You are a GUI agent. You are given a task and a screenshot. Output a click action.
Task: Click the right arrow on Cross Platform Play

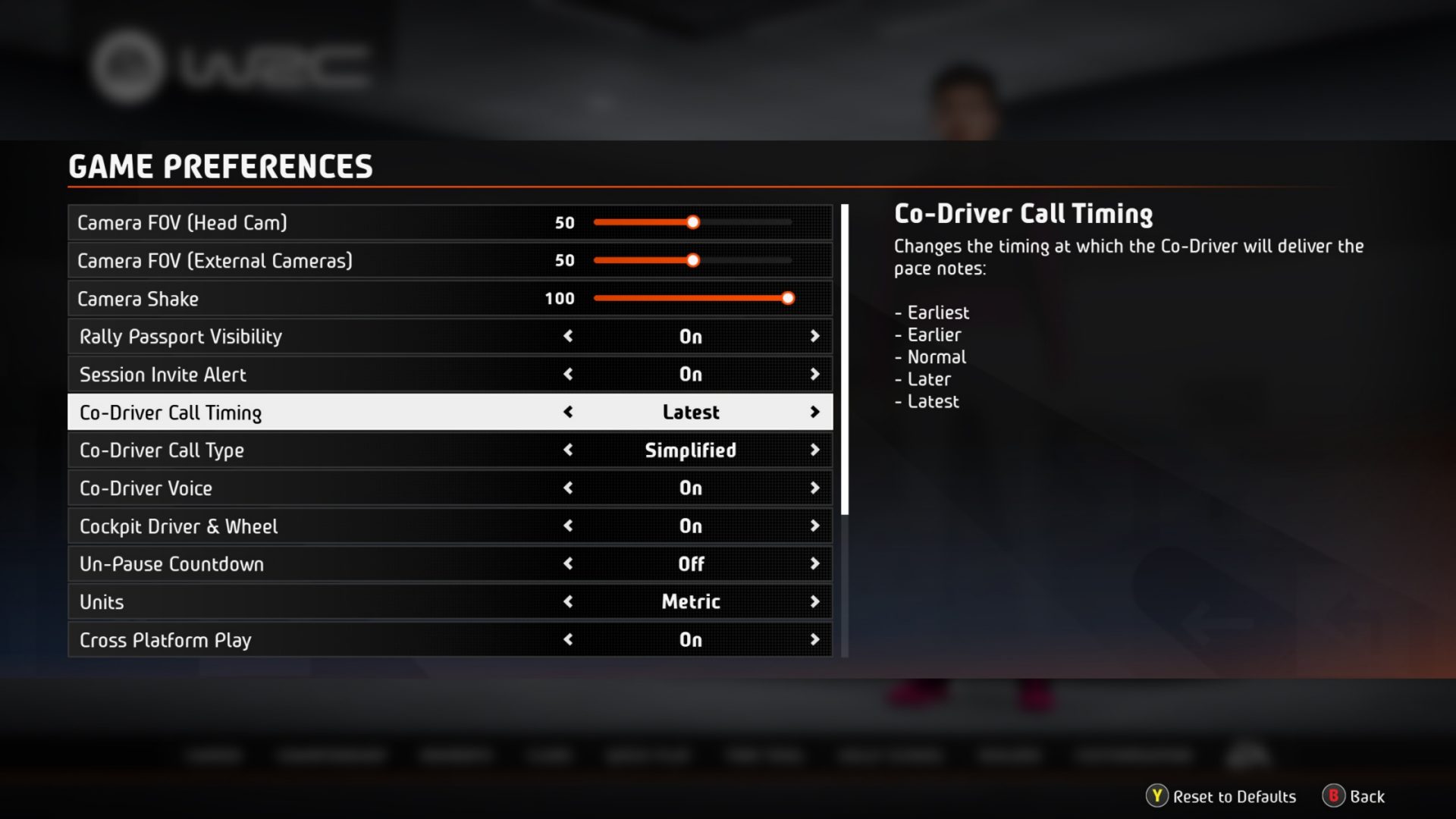(x=815, y=639)
